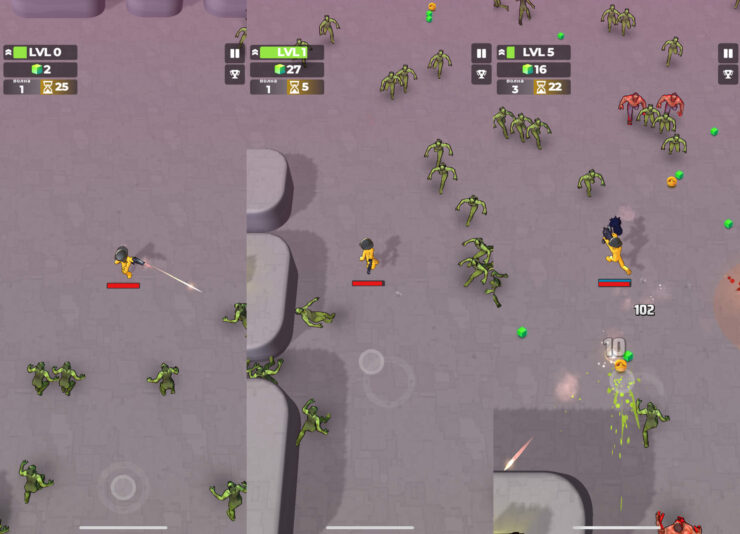Image resolution: width=740 pixels, height=534 pixels.
Task: Open the trophy menu beside LVL 0 stats
Action: tap(235, 75)
